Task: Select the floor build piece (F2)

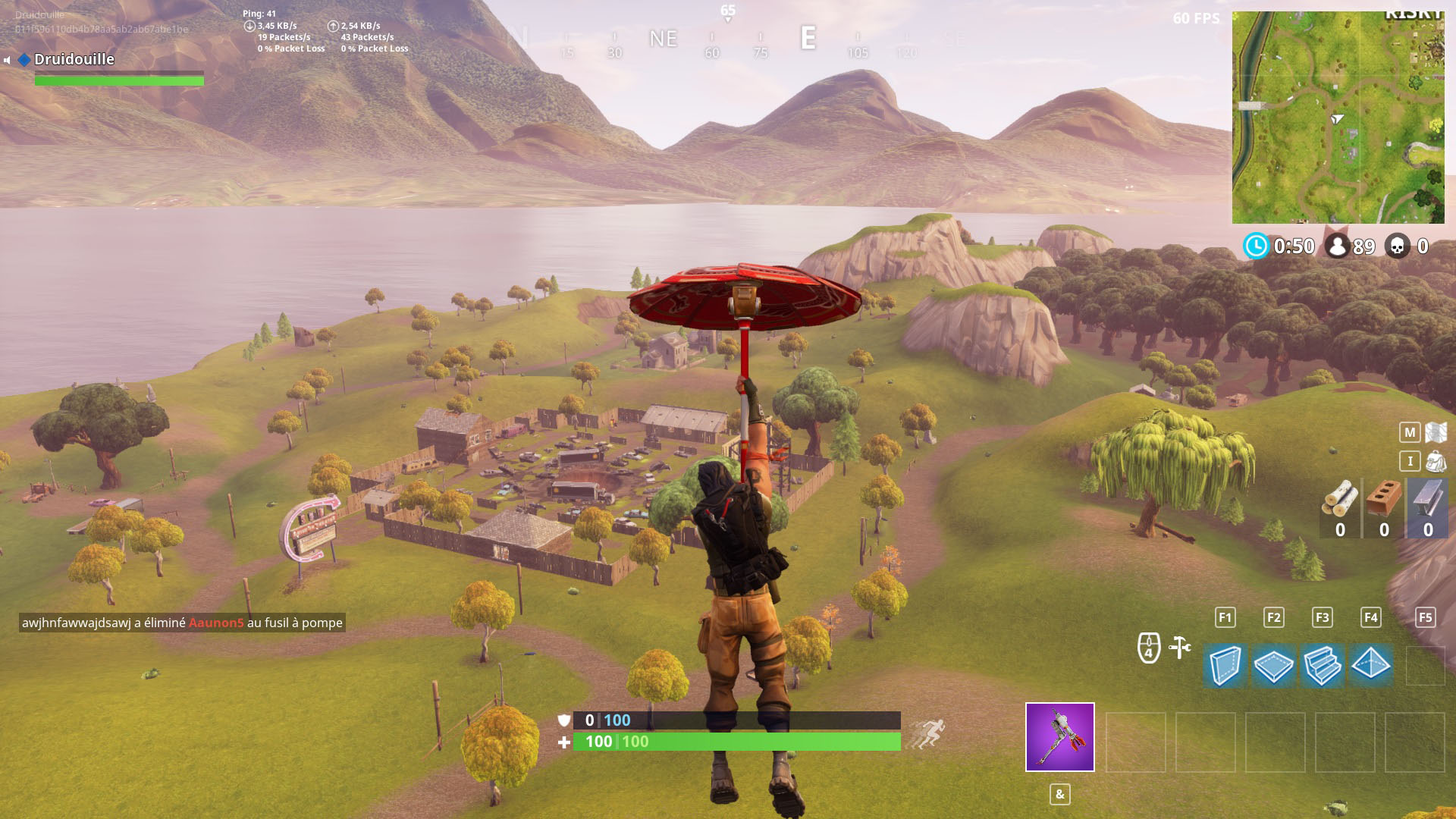Action: (x=1273, y=666)
